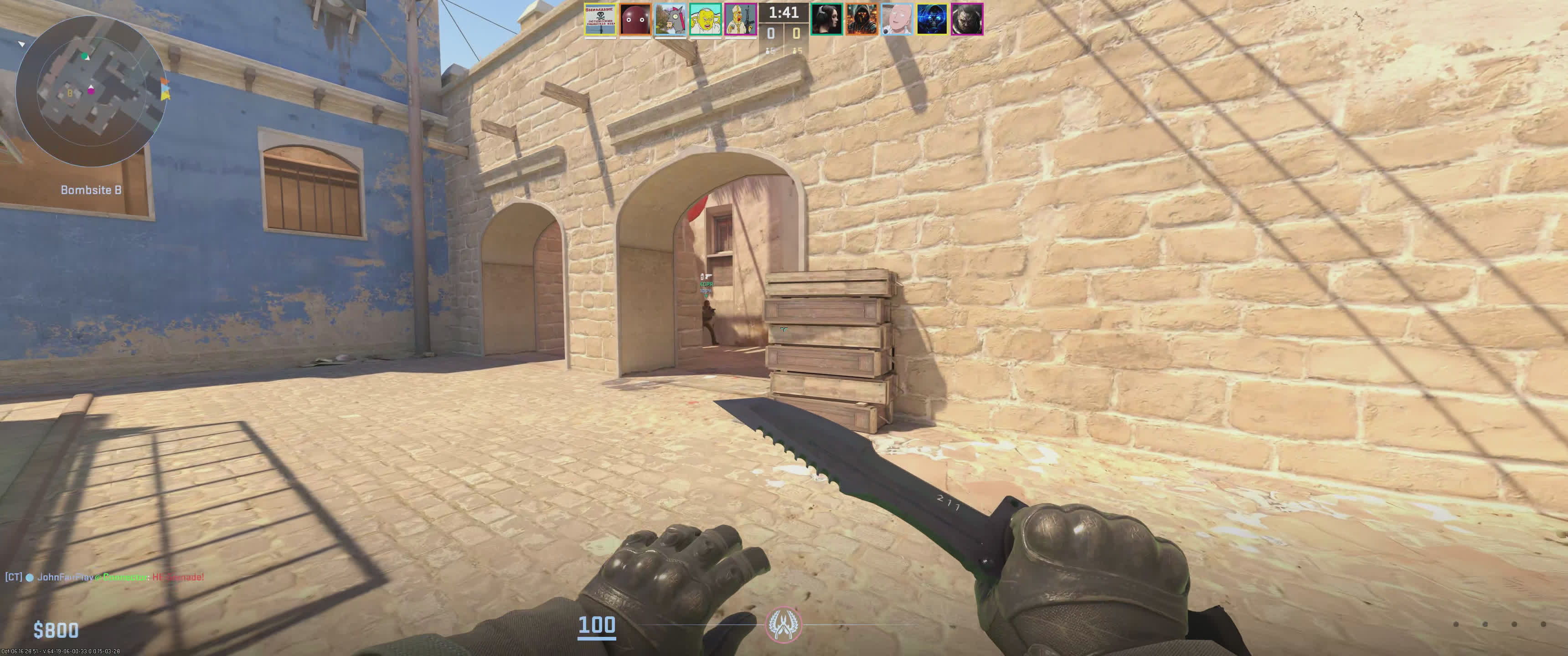Select the glowing blue skull avatar
Screen dimensions: 1568x656
(932, 20)
